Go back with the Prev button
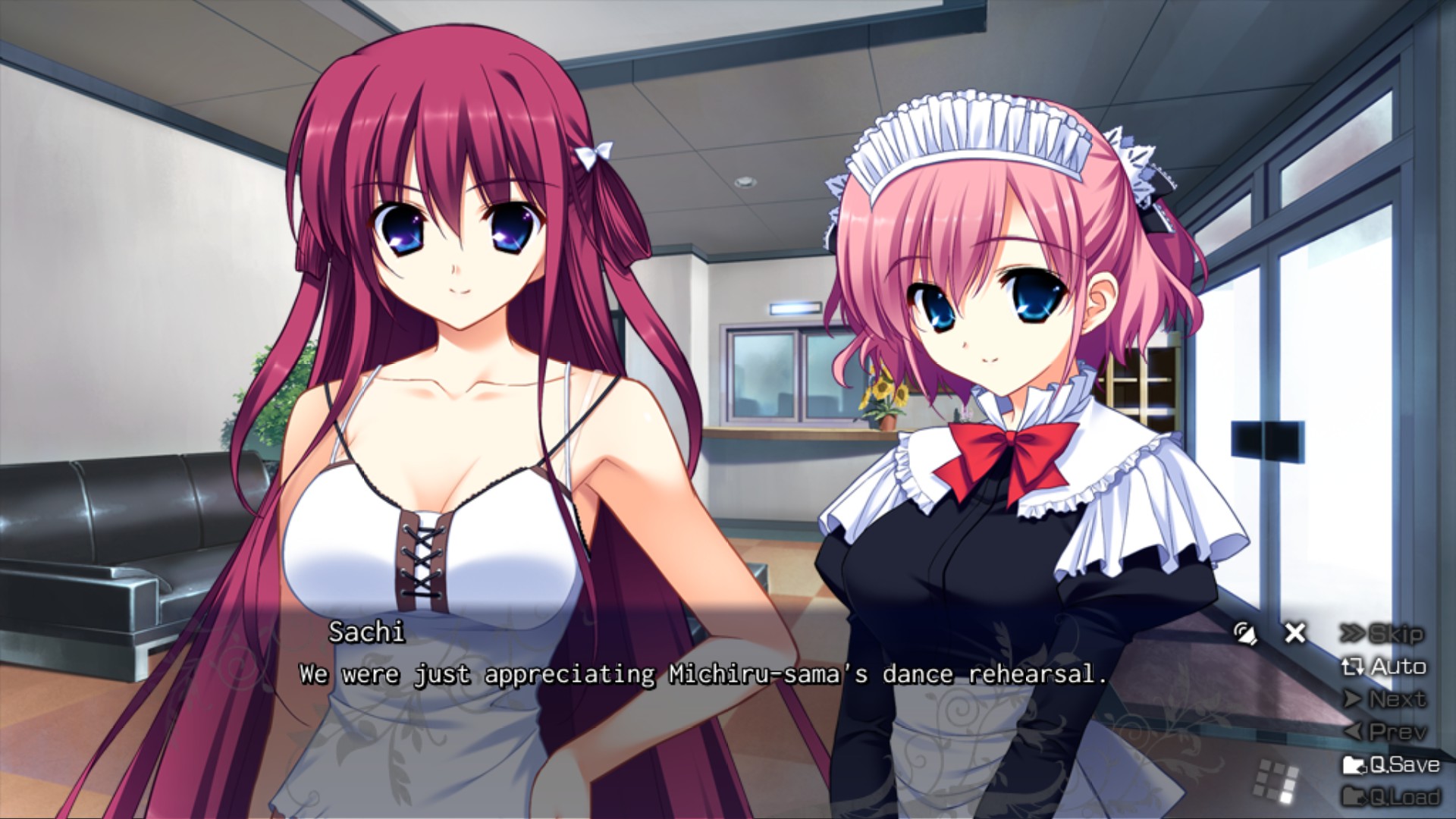Viewport: 1456px width, 819px height. pyautogui.click(x=1385, y=732)
